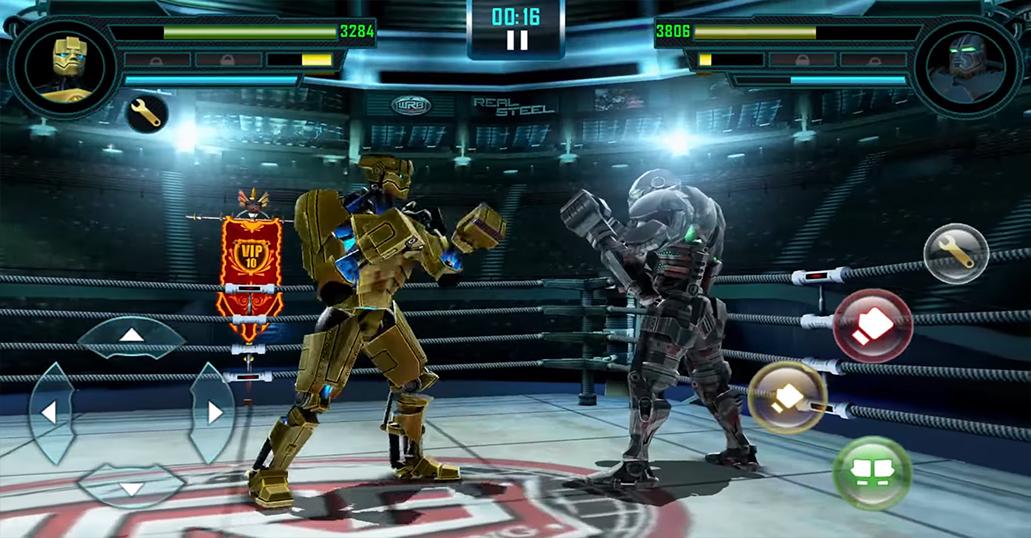Tap the left arrow on the d-pad

[48, 411]
